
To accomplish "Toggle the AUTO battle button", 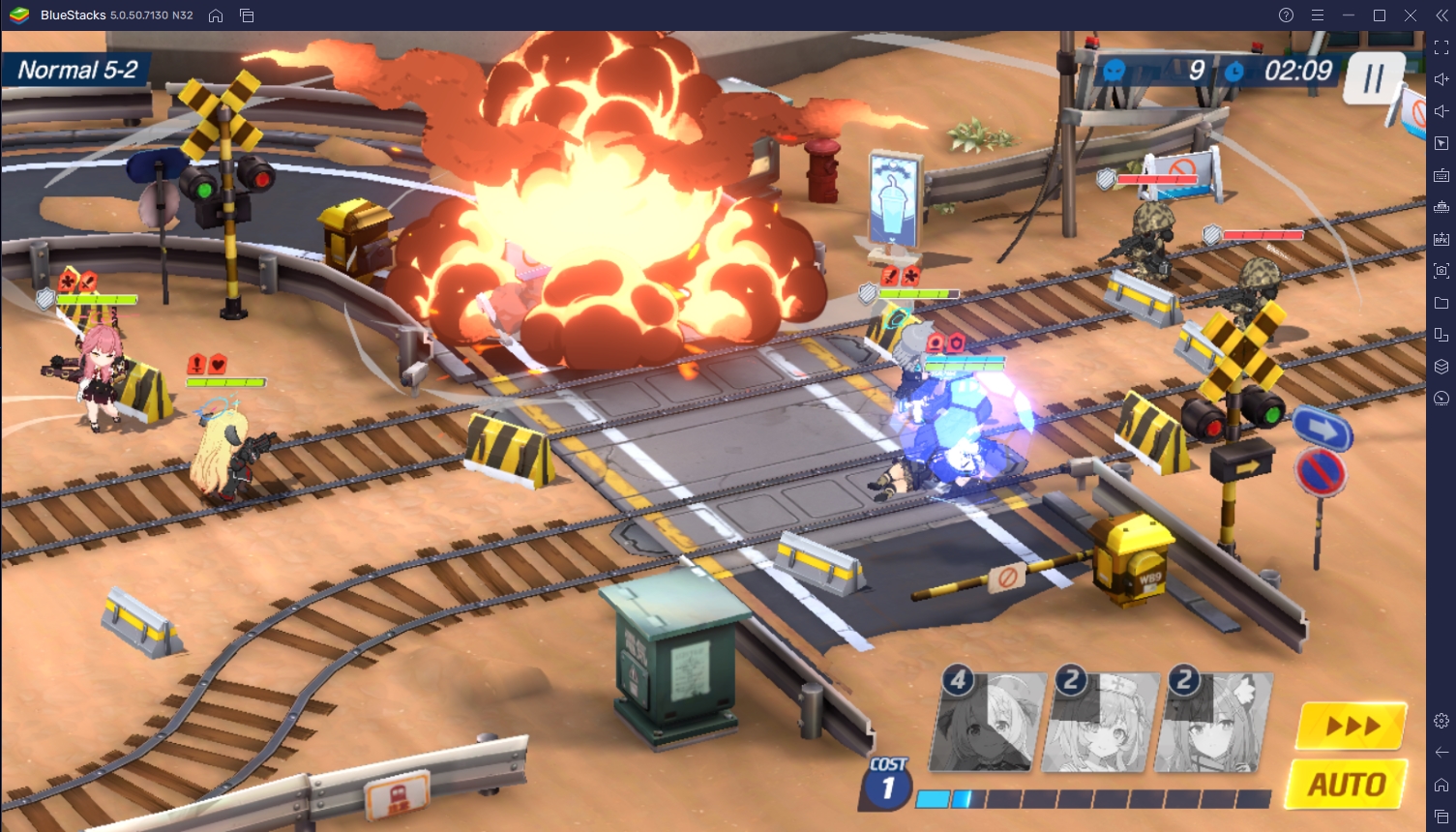I will 1347,785.
